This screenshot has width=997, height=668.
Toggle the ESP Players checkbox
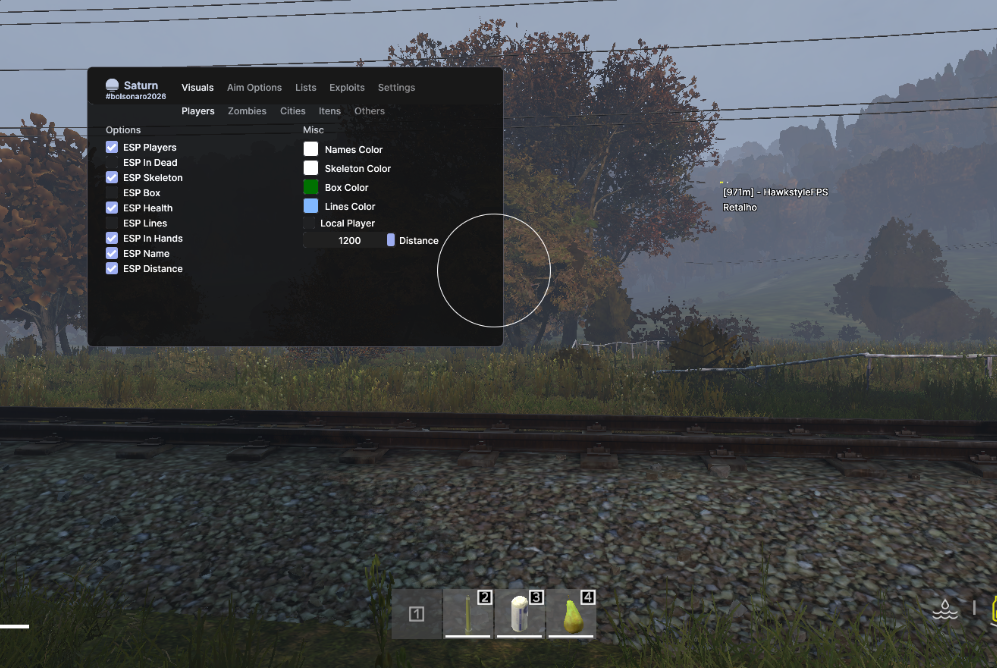coord(112,148)
